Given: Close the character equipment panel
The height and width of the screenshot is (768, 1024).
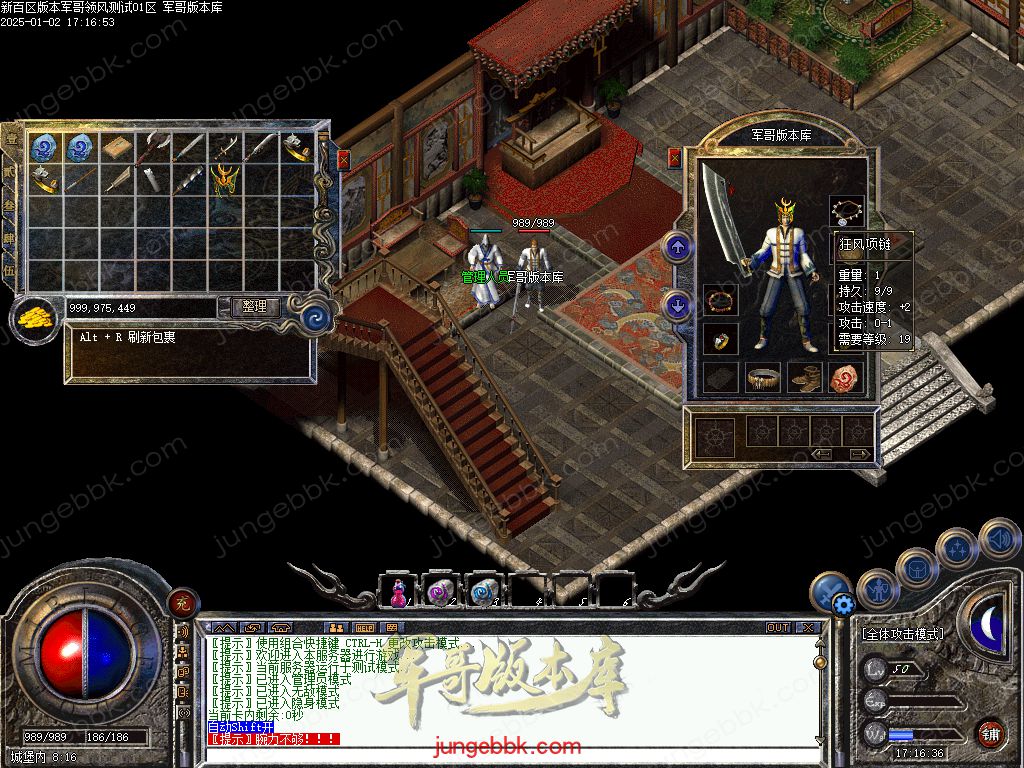Looking at the screenshot, I should (674, 157).
